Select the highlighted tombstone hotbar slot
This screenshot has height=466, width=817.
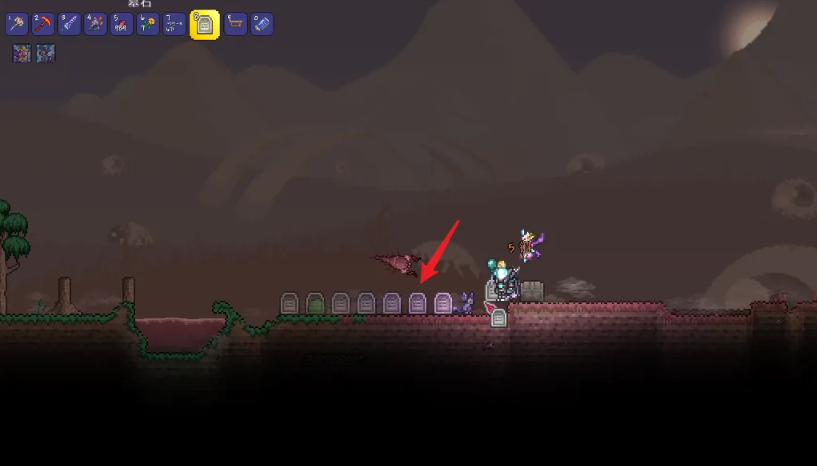(x=204, y=25)
